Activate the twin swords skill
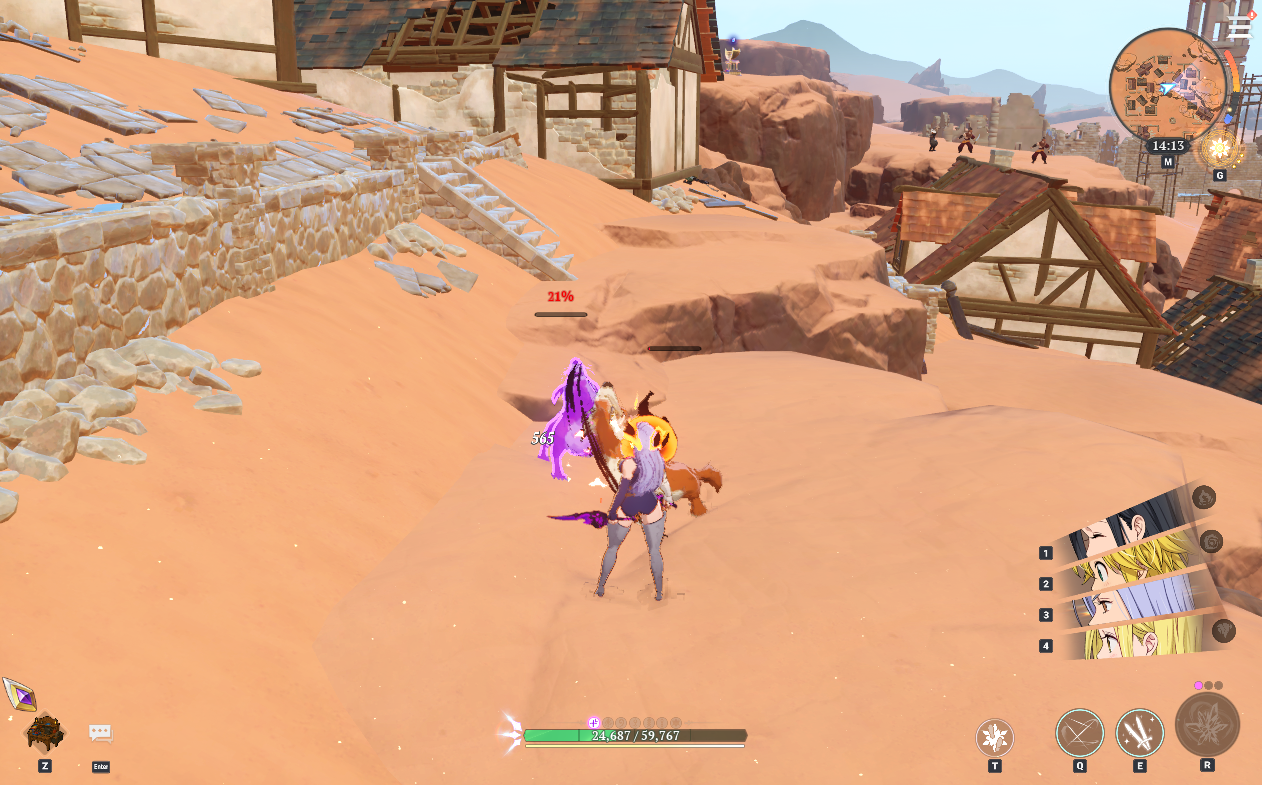Viewport: 1262px width, 785px height. click(x=1140, y=733)
